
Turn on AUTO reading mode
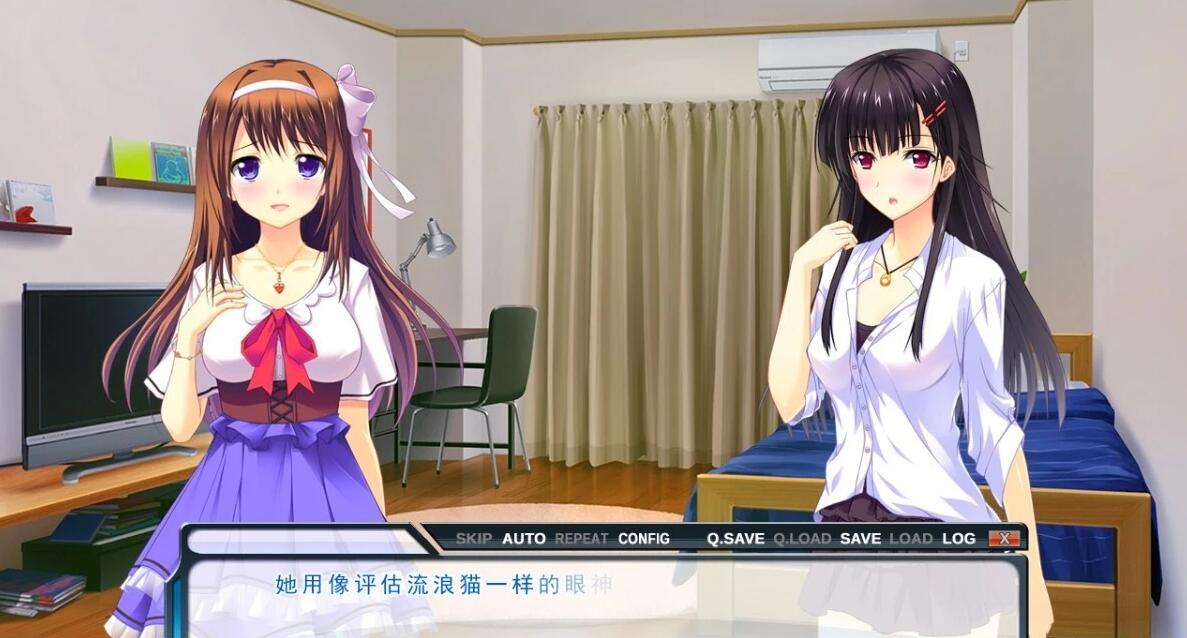tap(523, 538)
